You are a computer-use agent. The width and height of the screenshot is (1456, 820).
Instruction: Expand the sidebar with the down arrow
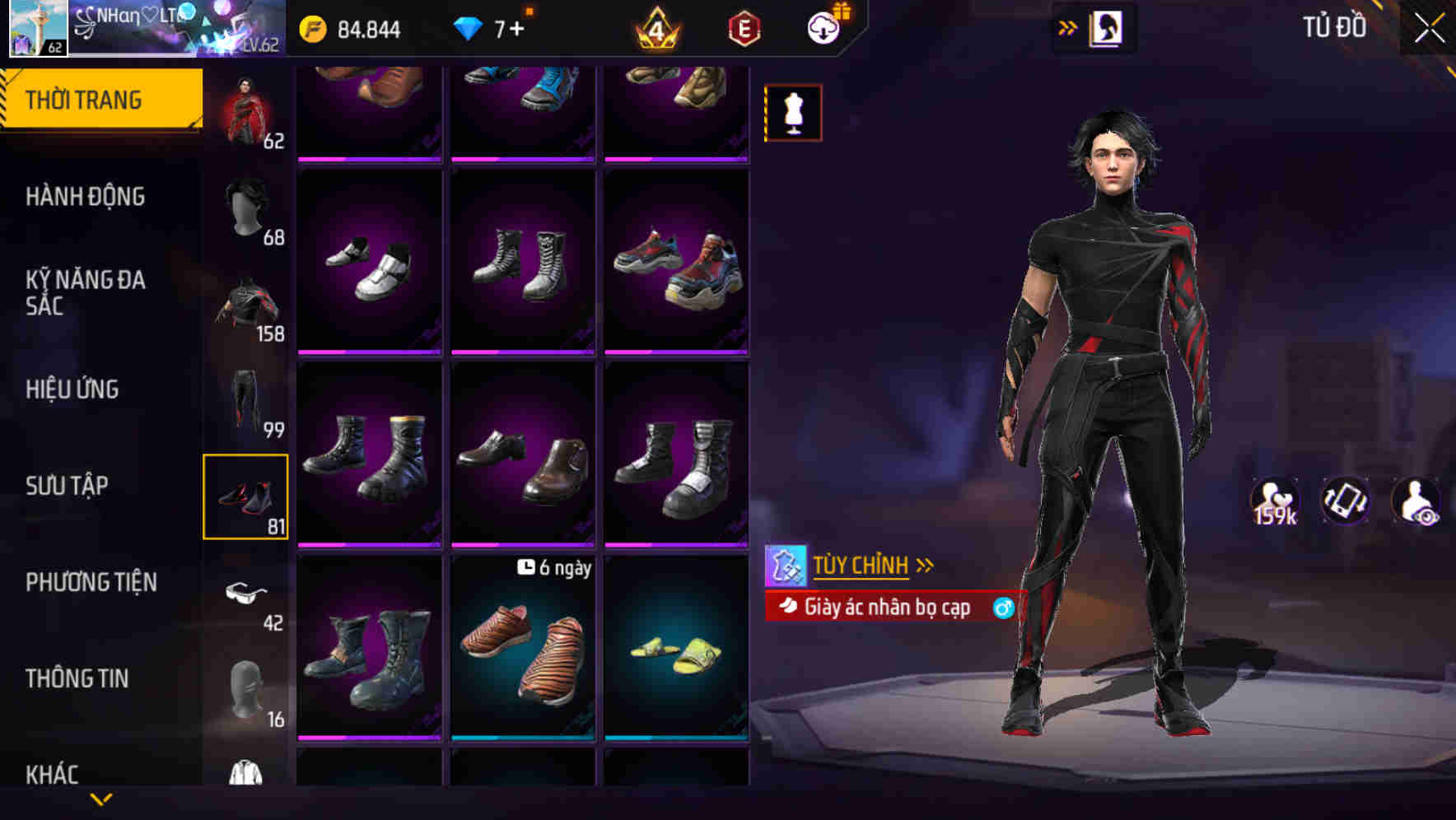(101, 799)
